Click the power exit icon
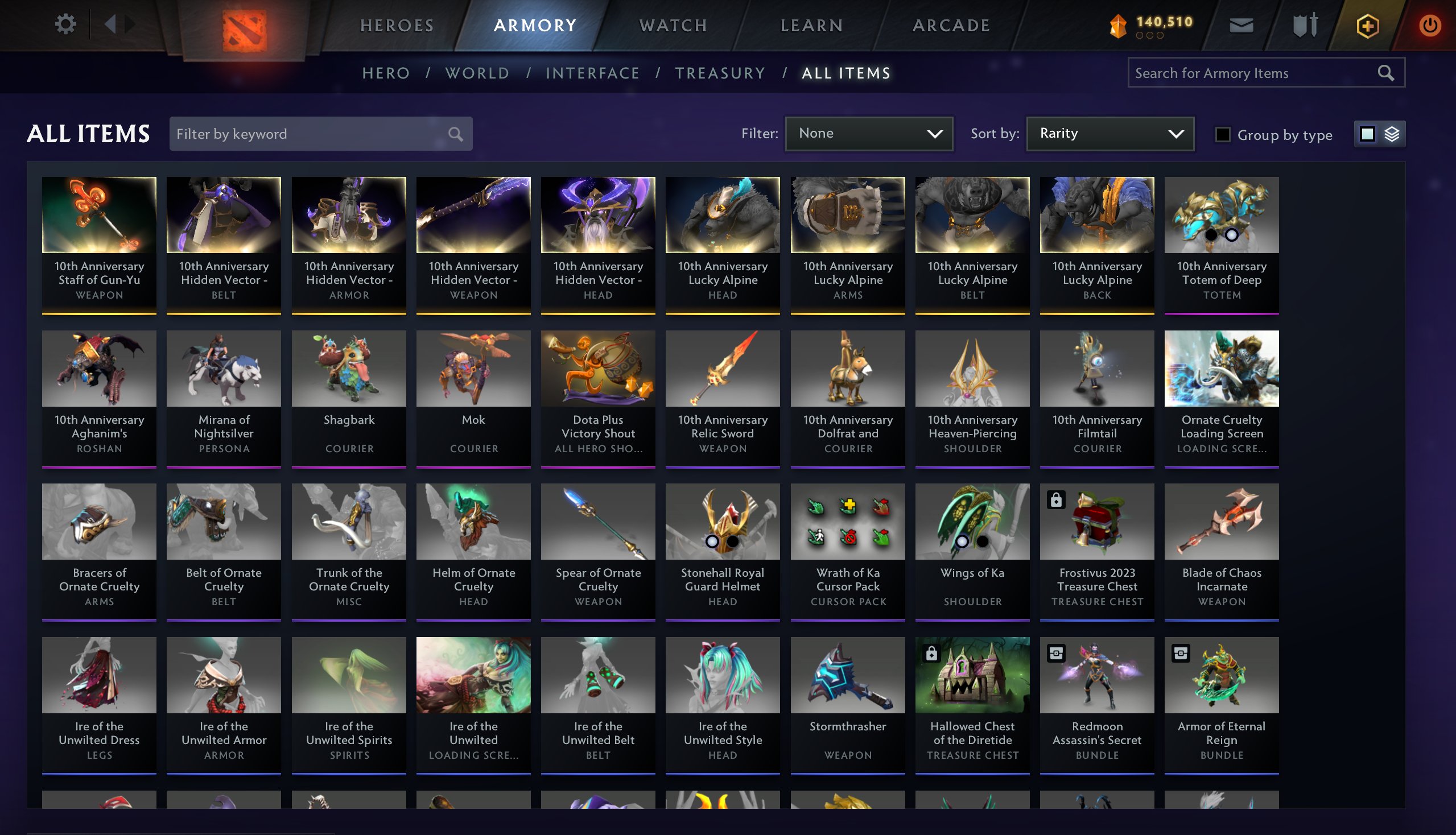This screenshot has height=835, width=1456. 1430,24
